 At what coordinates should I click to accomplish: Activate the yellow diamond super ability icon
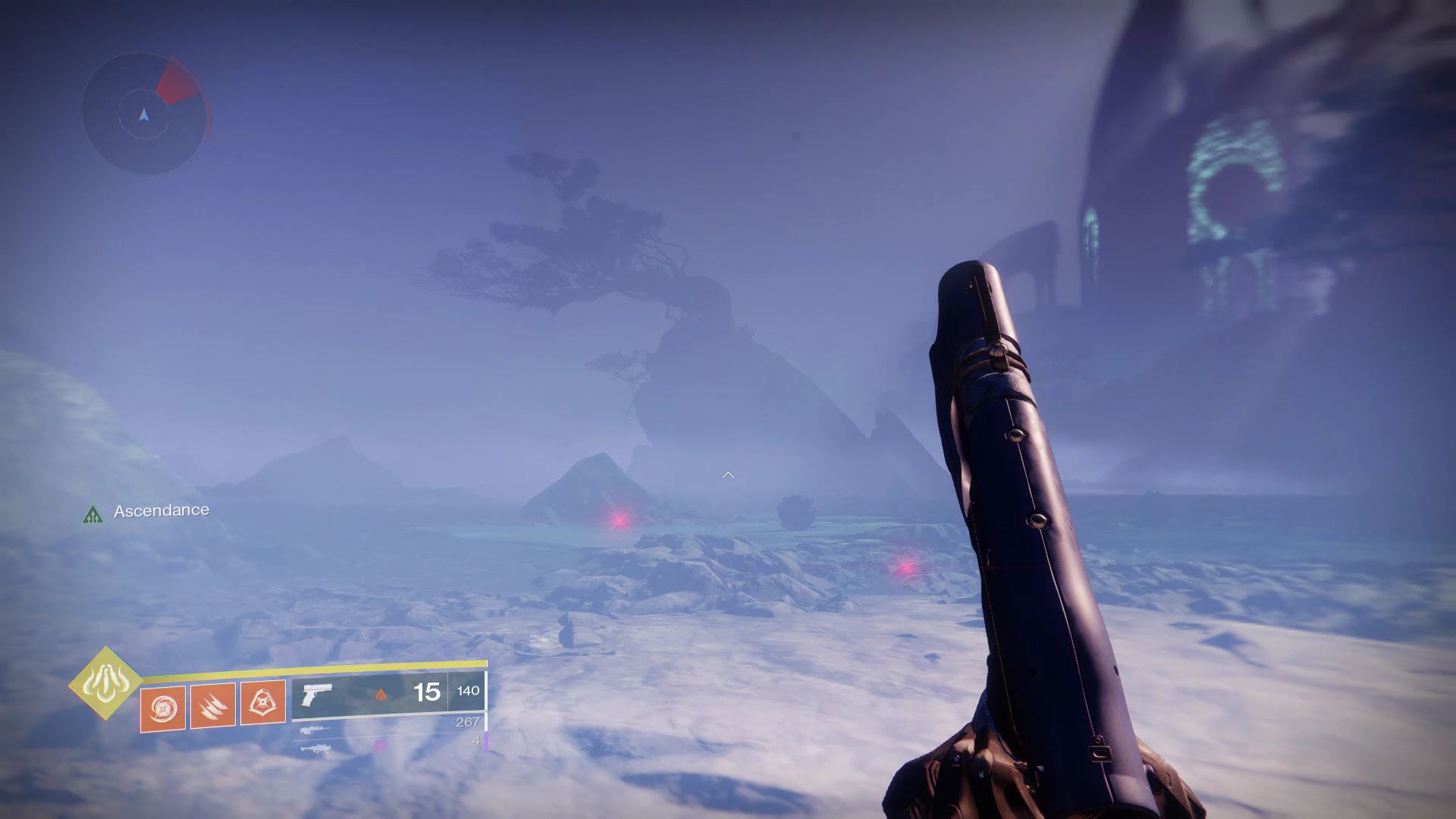coord(105,683)
